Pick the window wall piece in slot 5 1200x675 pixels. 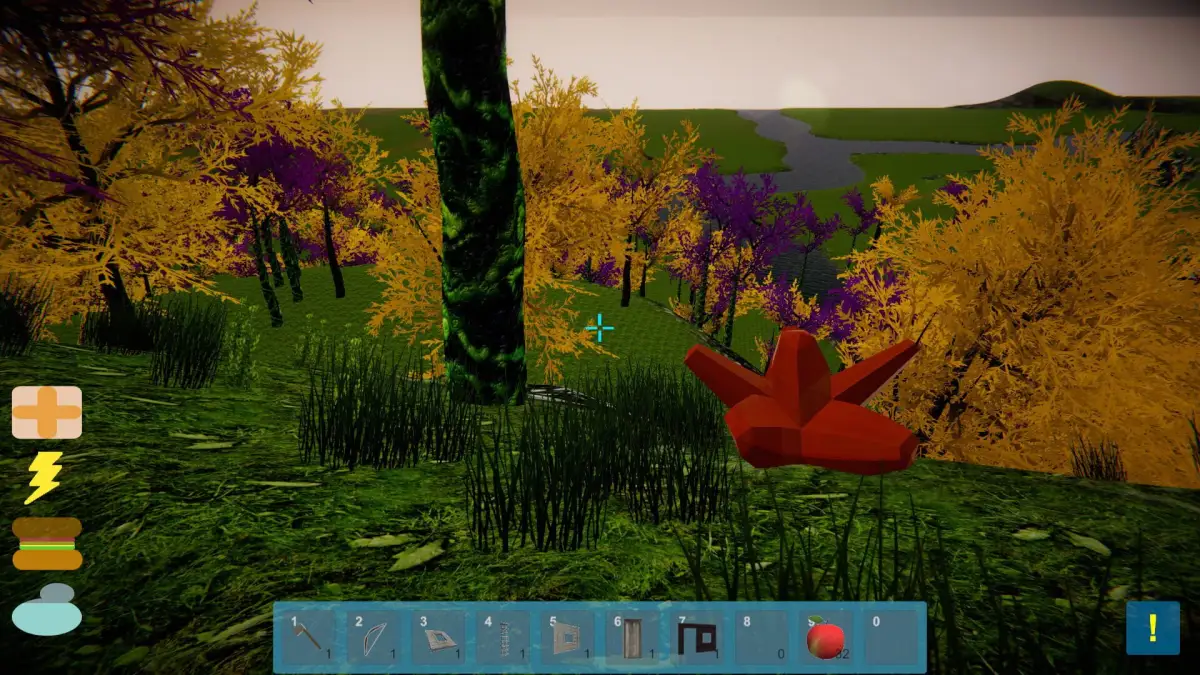(x=568, y=637)
